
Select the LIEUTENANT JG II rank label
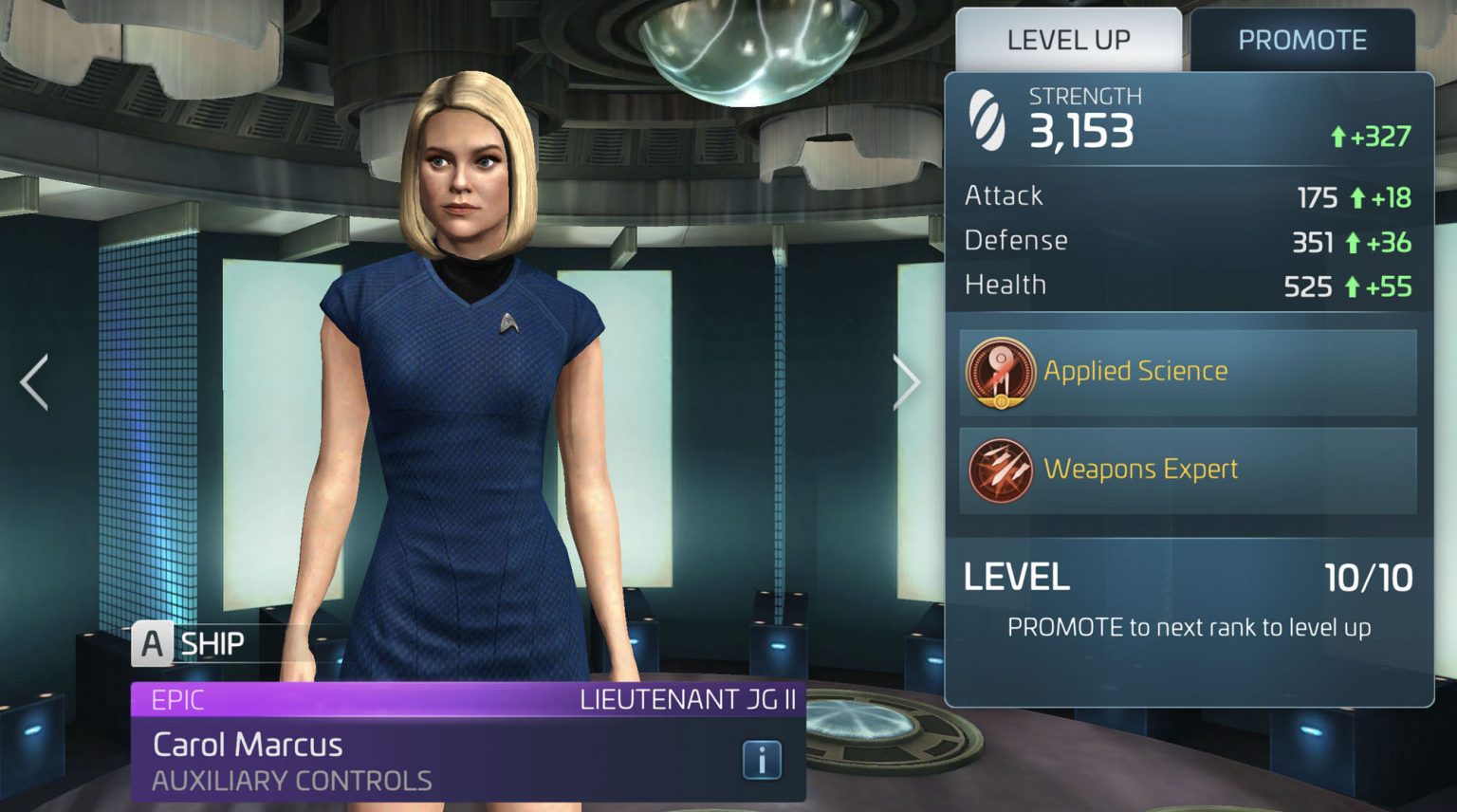(x=688, y=699)
